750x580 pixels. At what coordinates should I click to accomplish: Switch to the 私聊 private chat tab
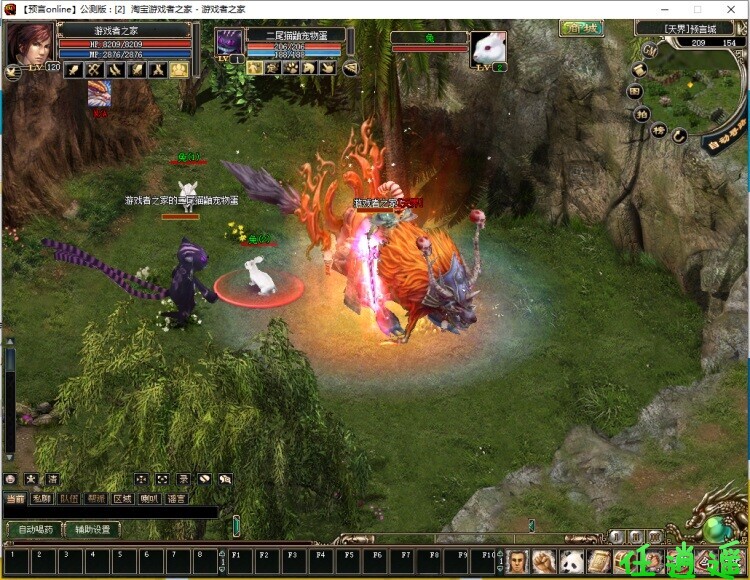41,498
